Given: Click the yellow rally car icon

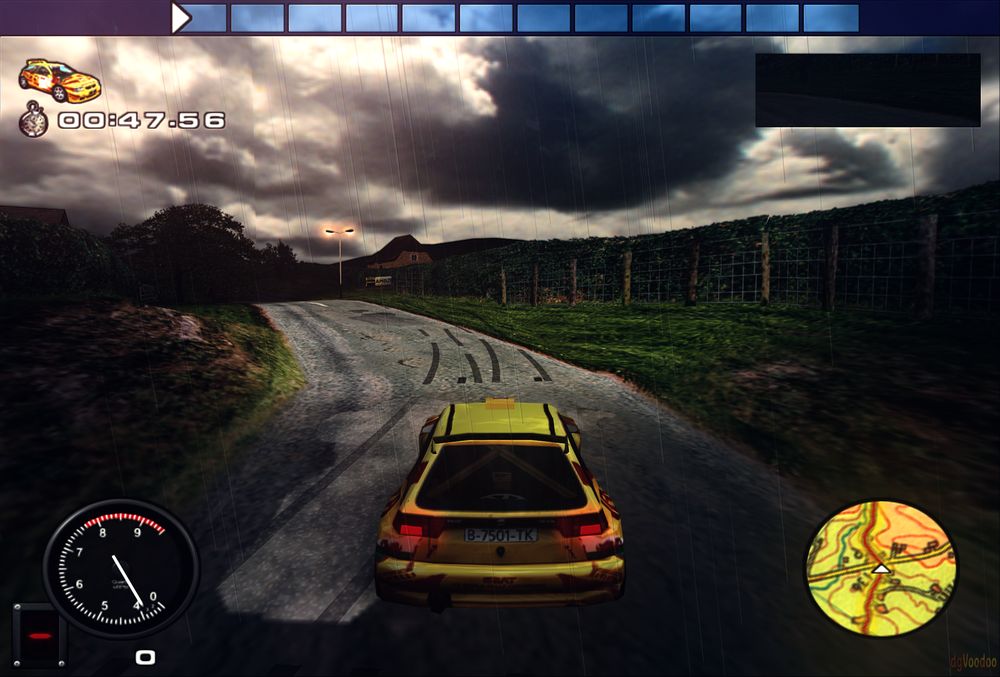Looking at the screenshot, I should [x=60, y=81].
